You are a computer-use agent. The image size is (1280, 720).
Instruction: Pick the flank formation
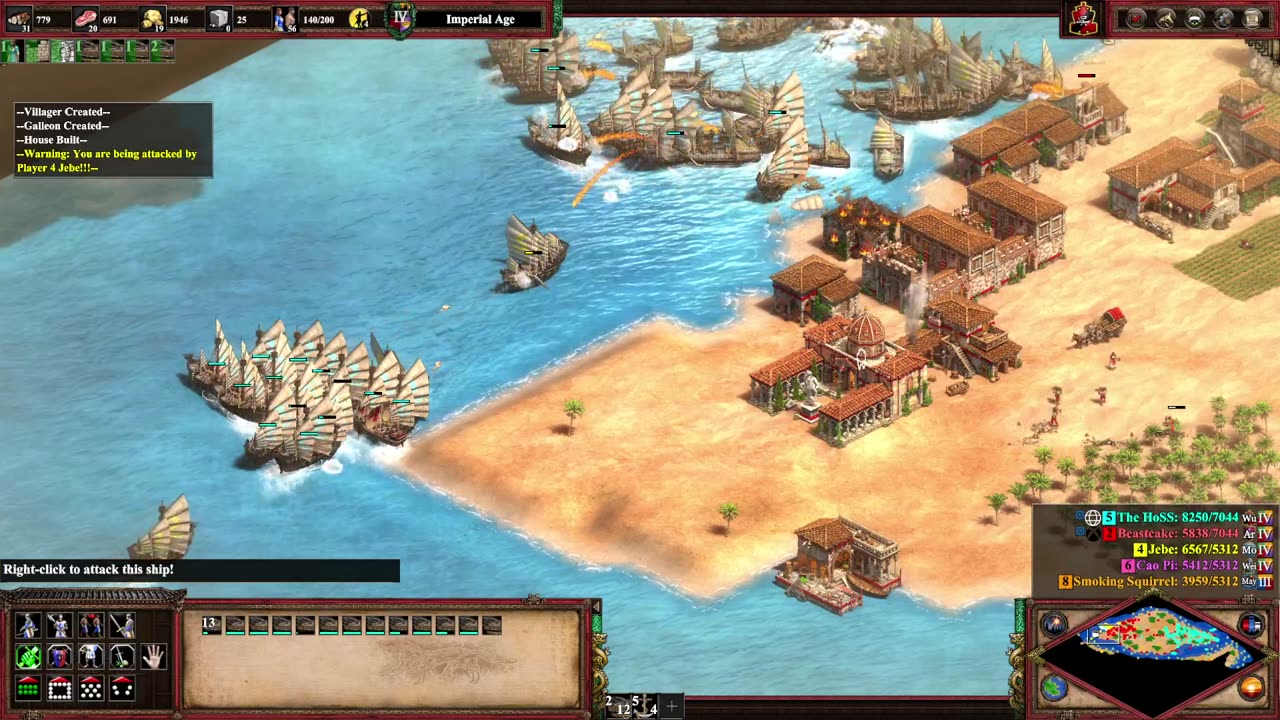point(122,688)
